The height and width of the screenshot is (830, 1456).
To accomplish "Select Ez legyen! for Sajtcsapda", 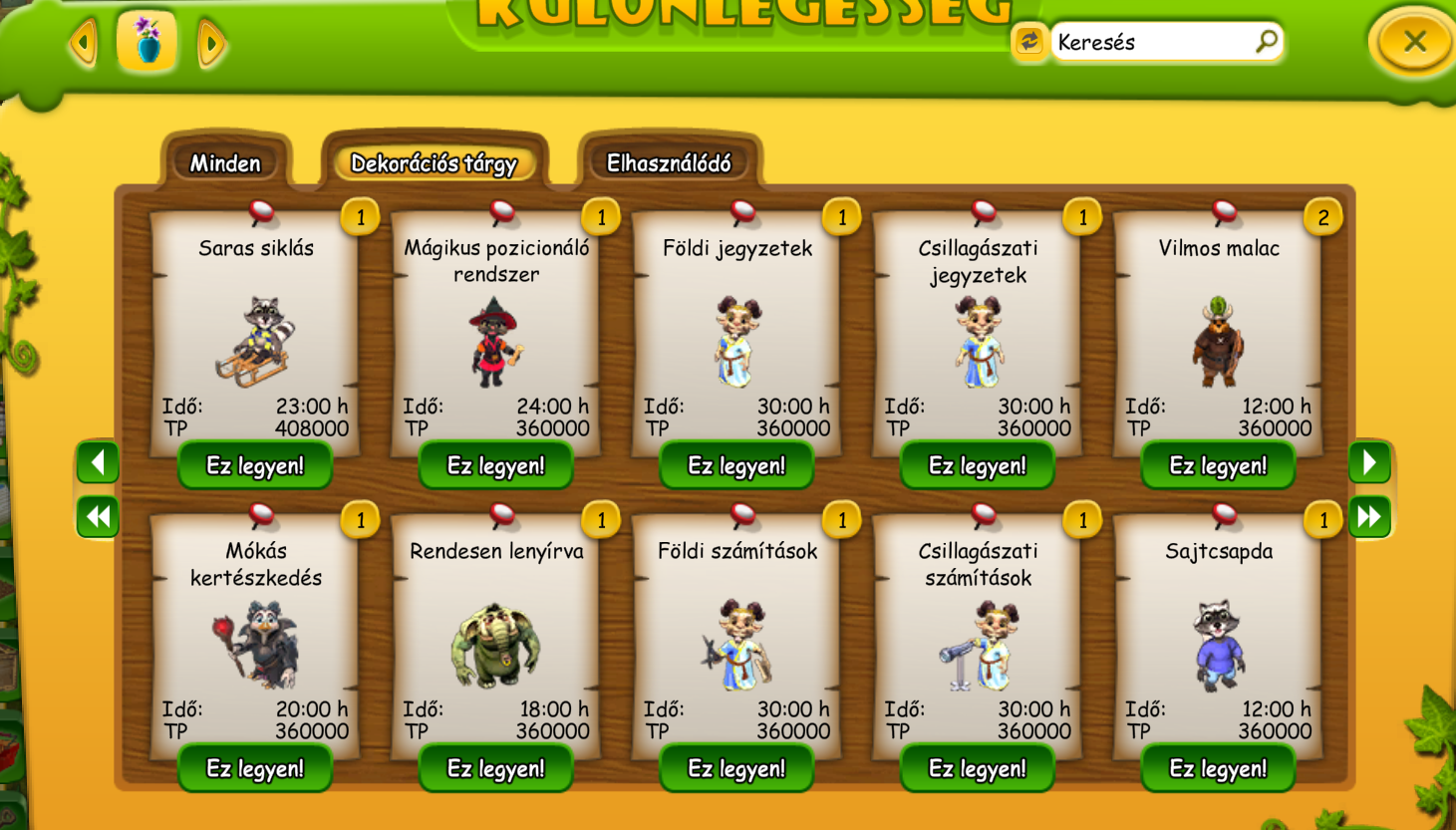I will pyautogui.click(x=1218, y=768).
